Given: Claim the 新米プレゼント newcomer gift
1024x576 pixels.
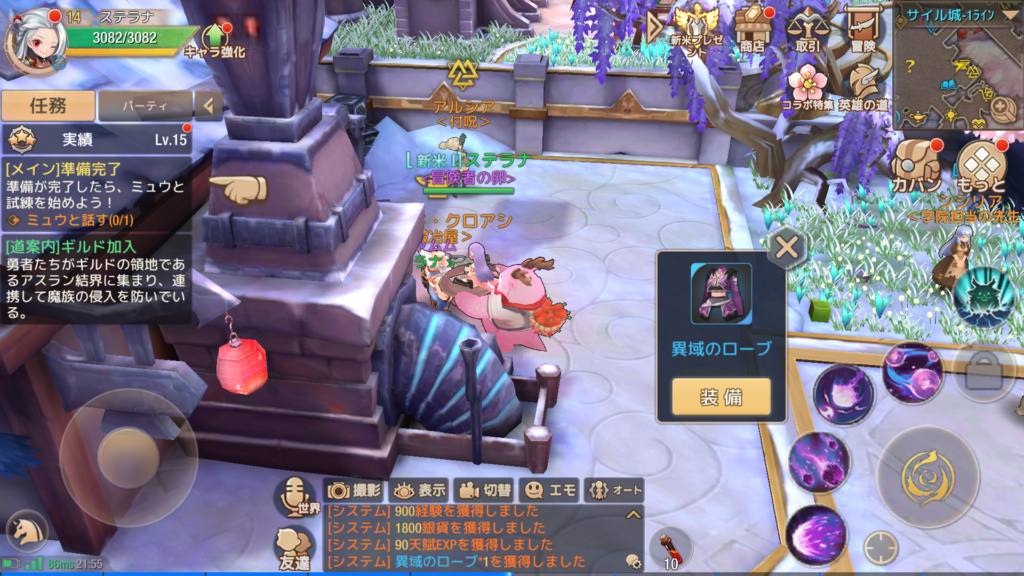Looking at the screenshot, I should click(x=694, y=28).
